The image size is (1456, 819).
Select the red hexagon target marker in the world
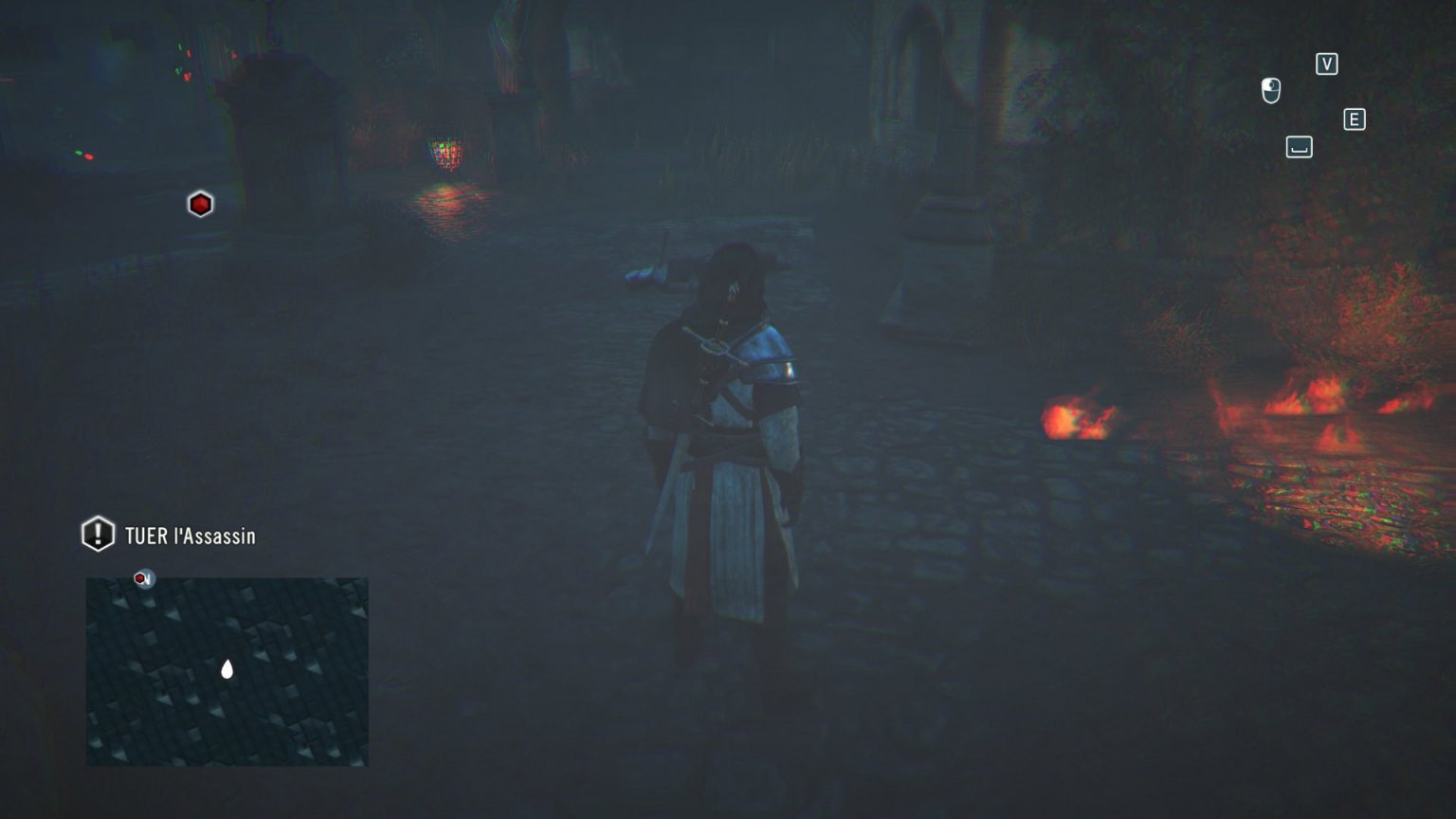point(200,203)
